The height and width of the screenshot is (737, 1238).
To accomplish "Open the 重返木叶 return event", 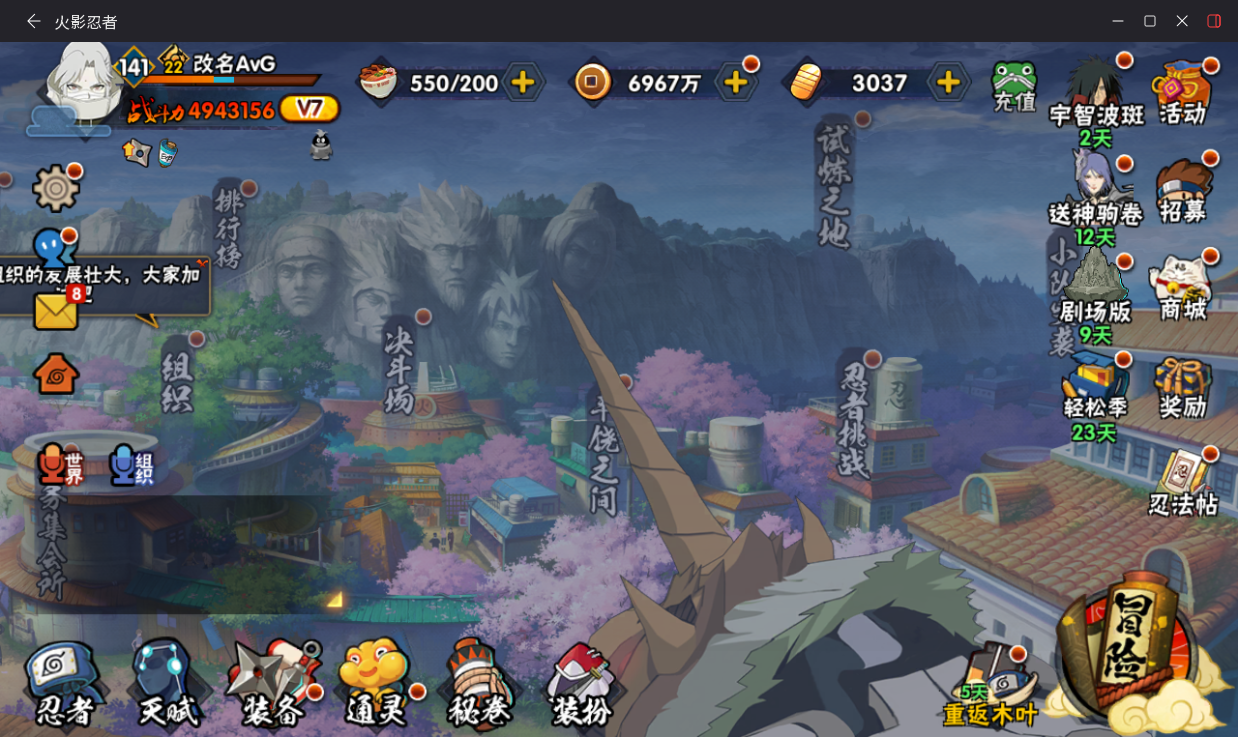I will 991,687.
